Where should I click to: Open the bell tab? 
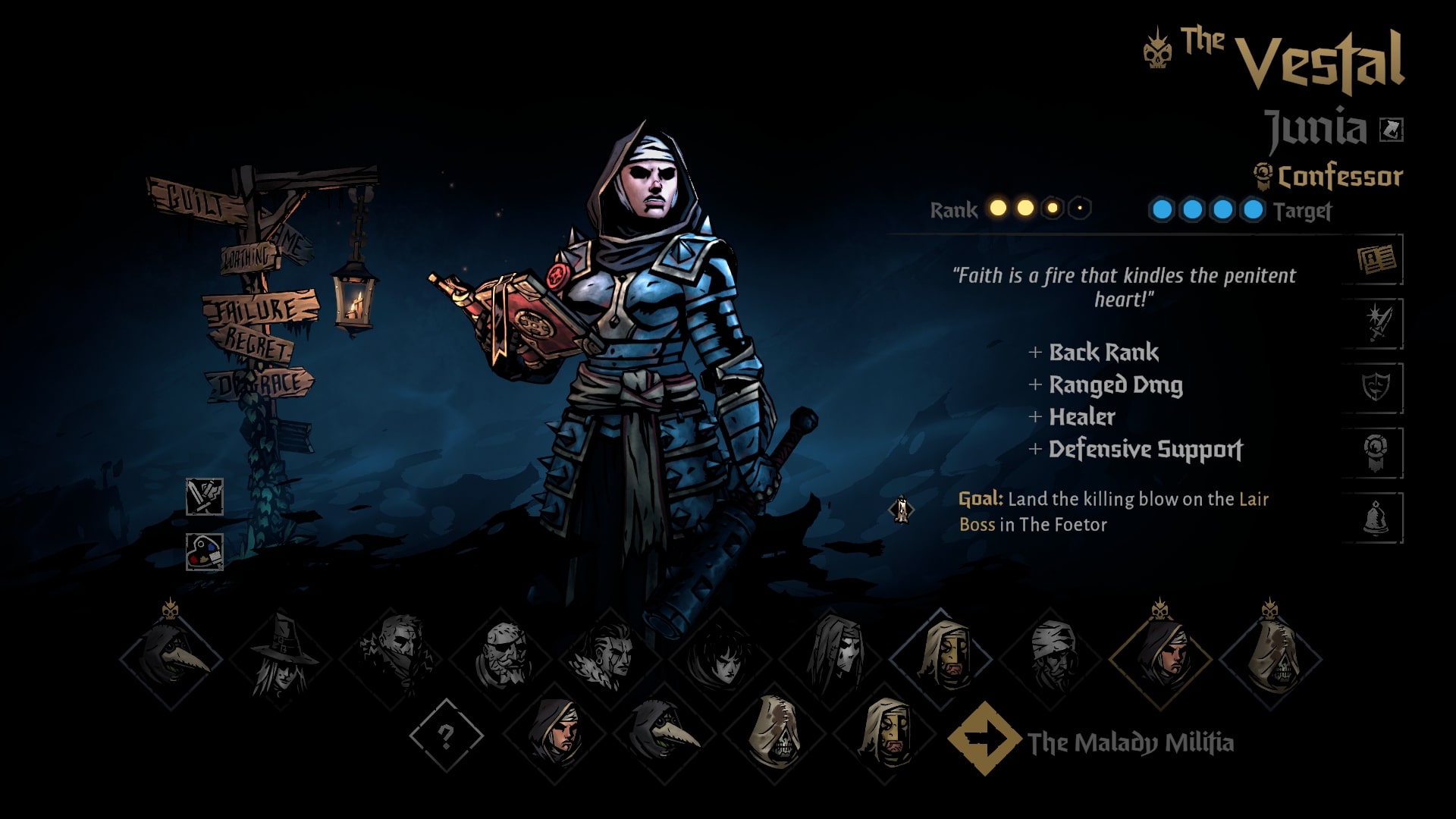1376,518
